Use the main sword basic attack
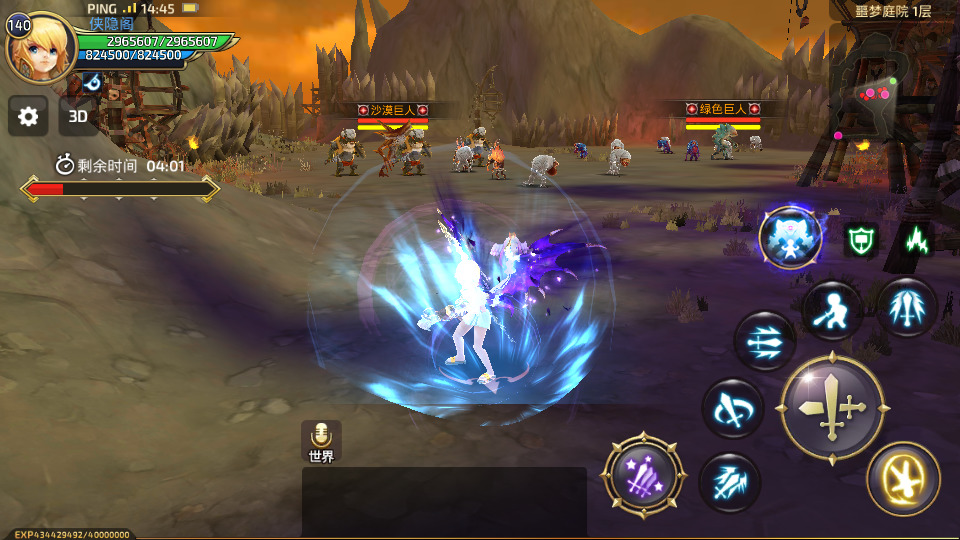This screenshot has height=540, width=960. pyautogui.click(x=832, y=408)
